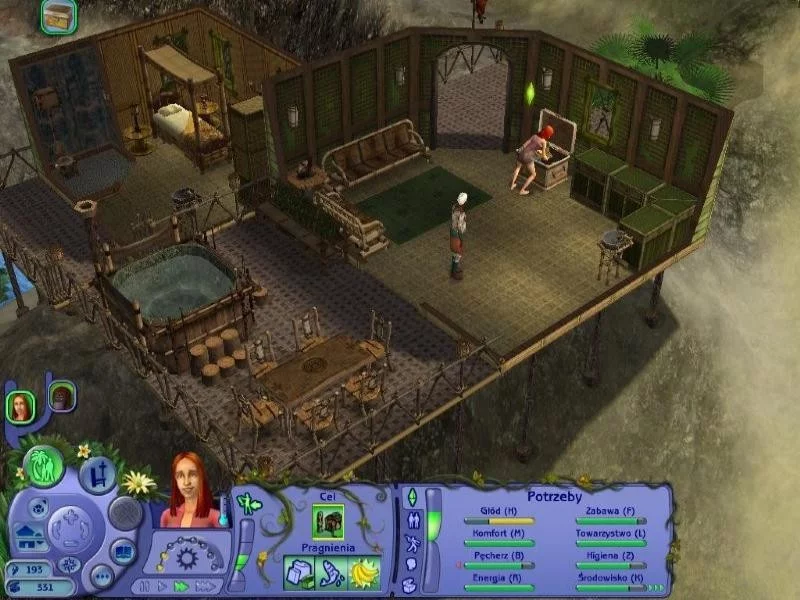Switch to the relationships tab with two figures
The height and width of the screenshot is (600, 800).
[411, 520]
